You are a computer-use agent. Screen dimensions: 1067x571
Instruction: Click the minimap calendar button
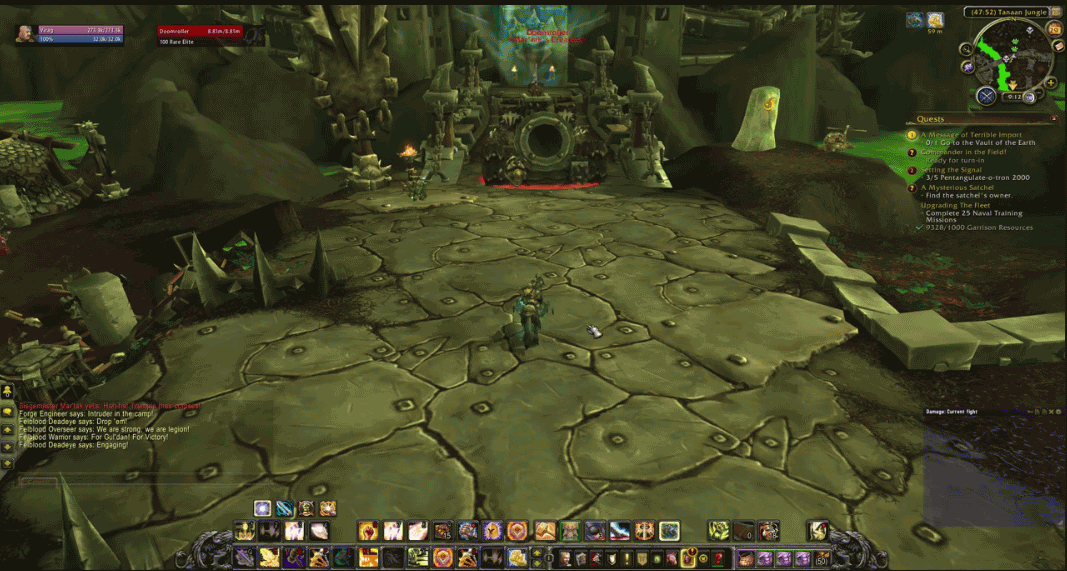[x=1054, y=29]
